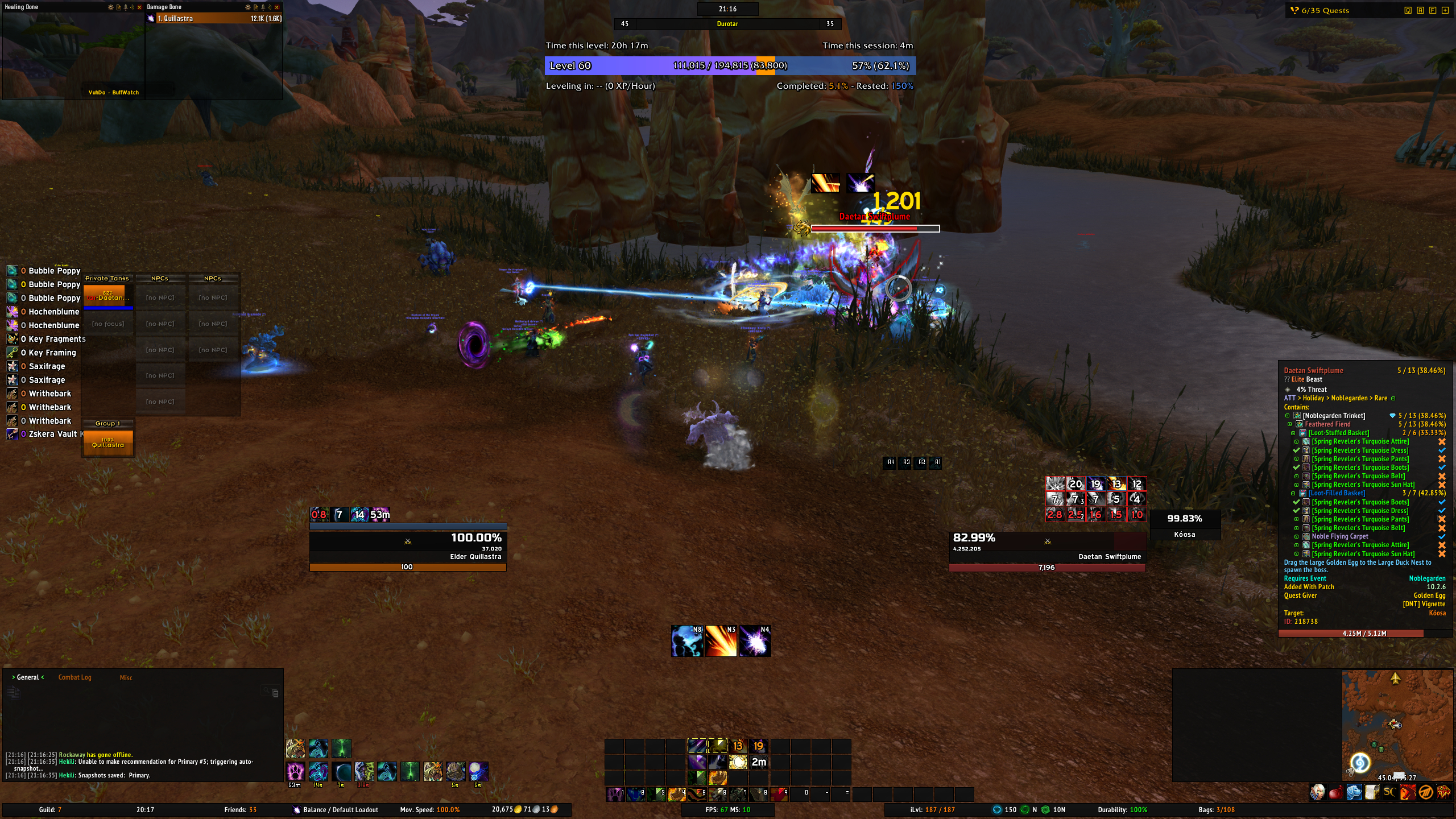Activate the action bar slot bound to 4
1456x819 pixels.
[x=676, y=794]
